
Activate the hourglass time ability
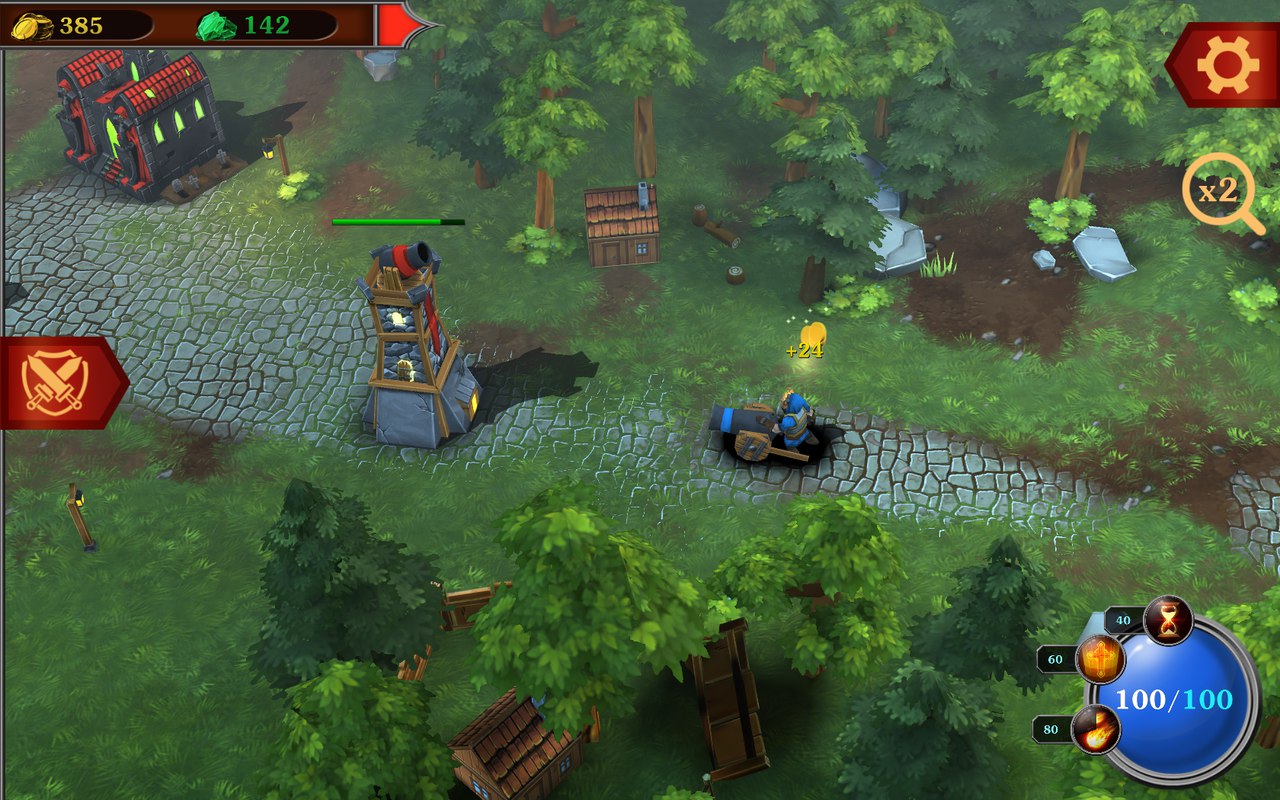tap(1168, 620)
